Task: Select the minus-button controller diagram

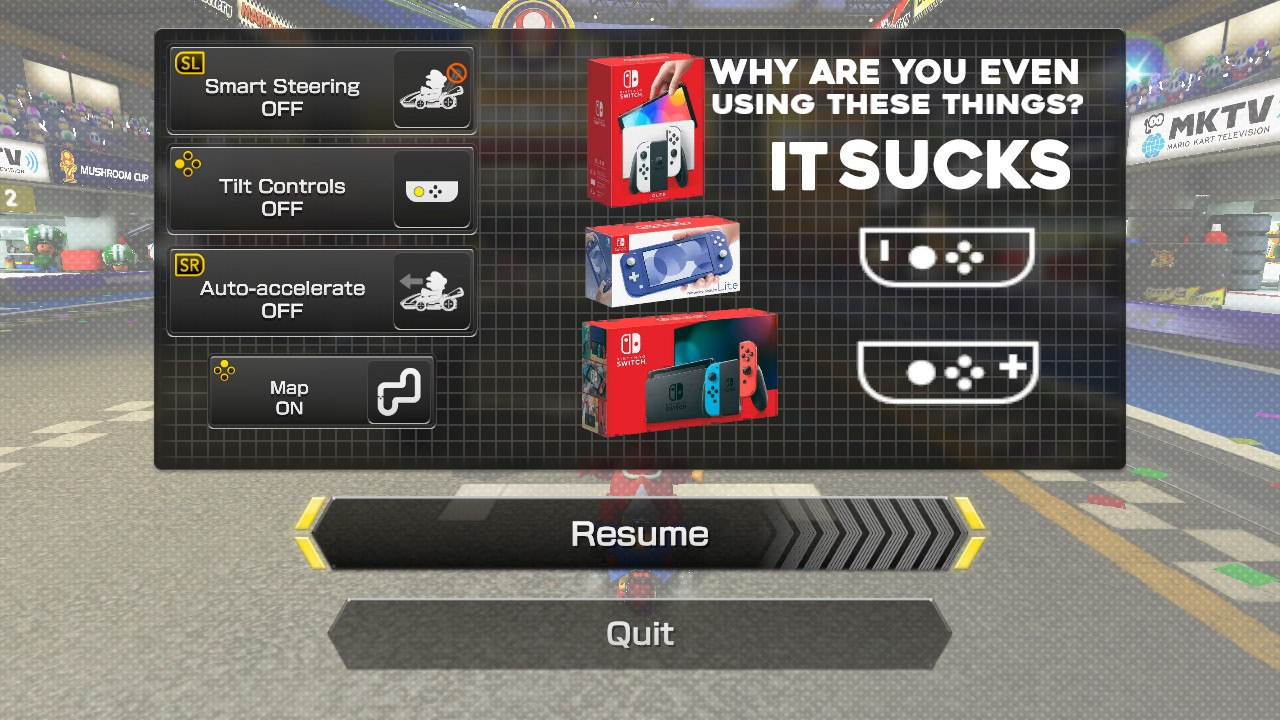Action: tap(947, 258)
